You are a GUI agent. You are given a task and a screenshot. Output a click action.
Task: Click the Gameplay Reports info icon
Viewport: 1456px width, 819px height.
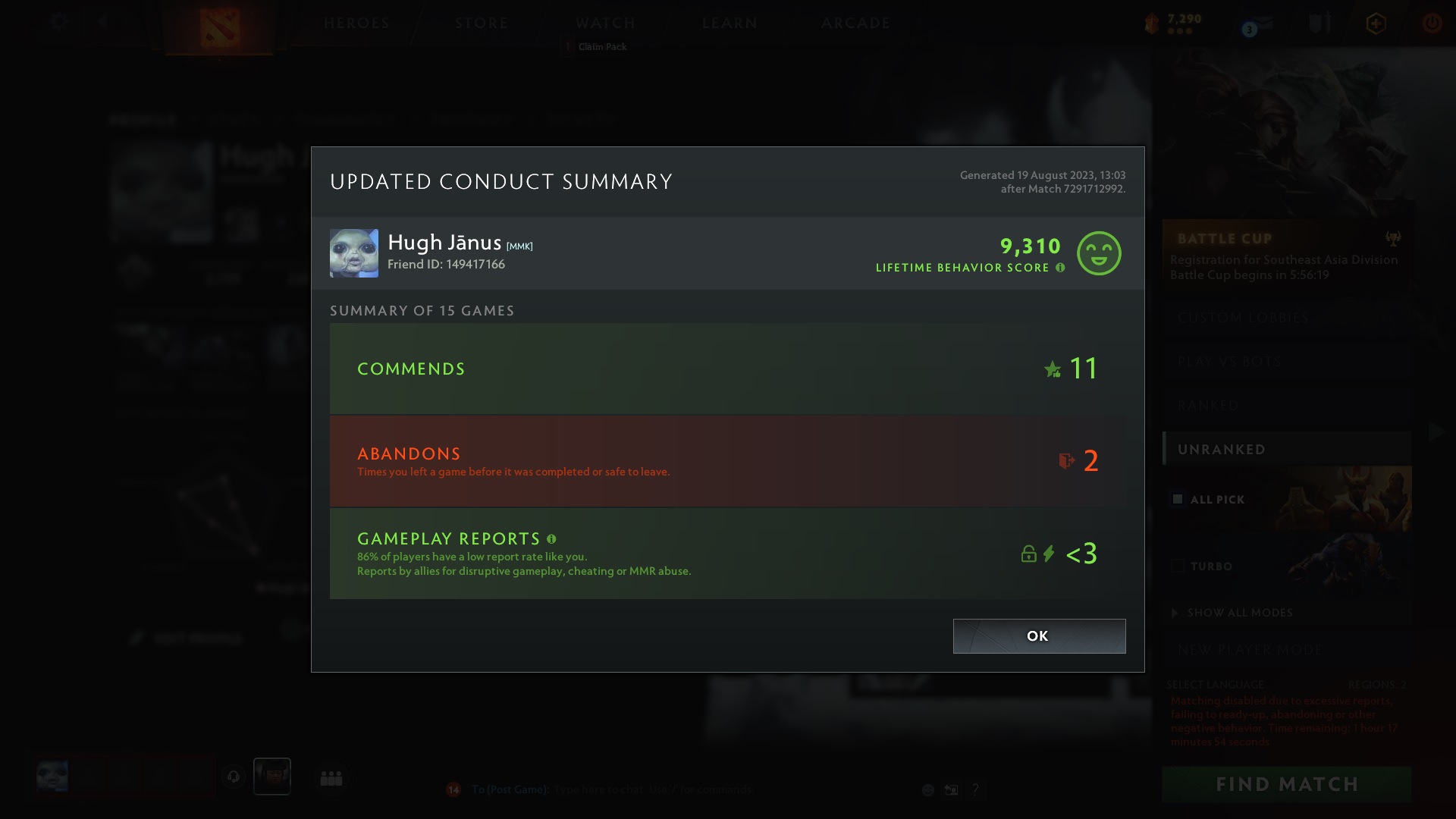(551, 539)
